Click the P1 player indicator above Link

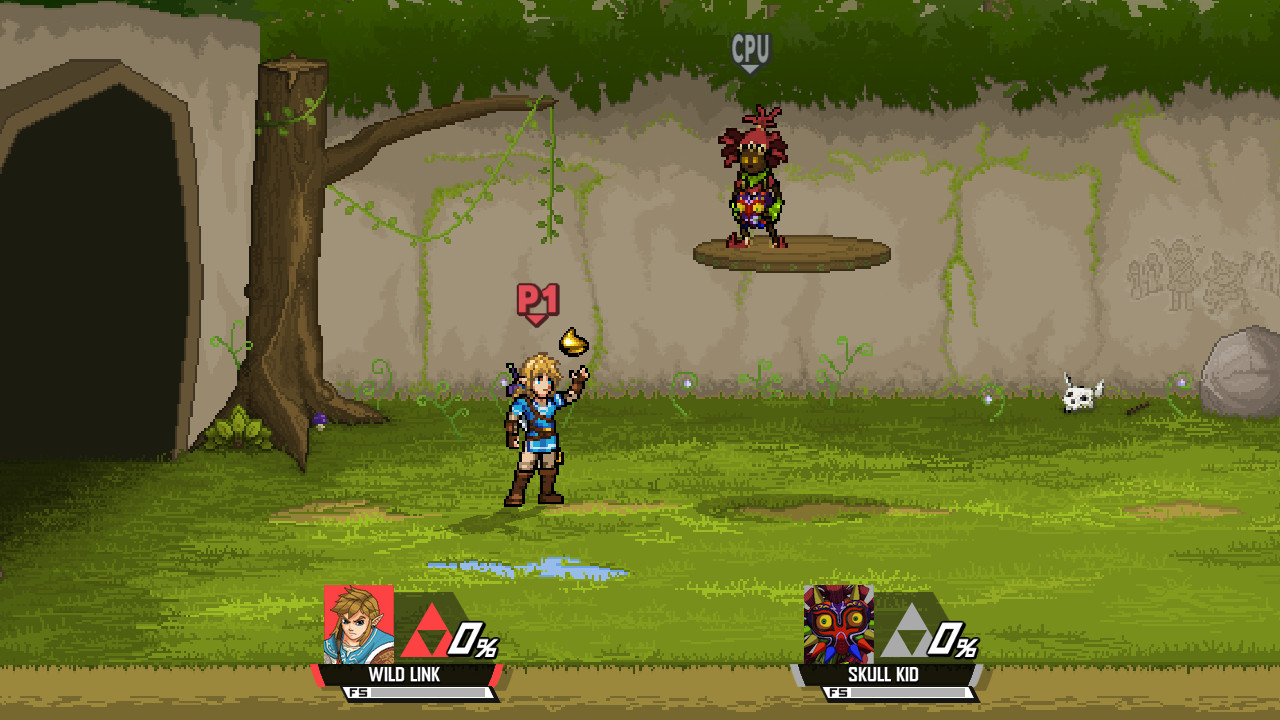click(536, 298)
